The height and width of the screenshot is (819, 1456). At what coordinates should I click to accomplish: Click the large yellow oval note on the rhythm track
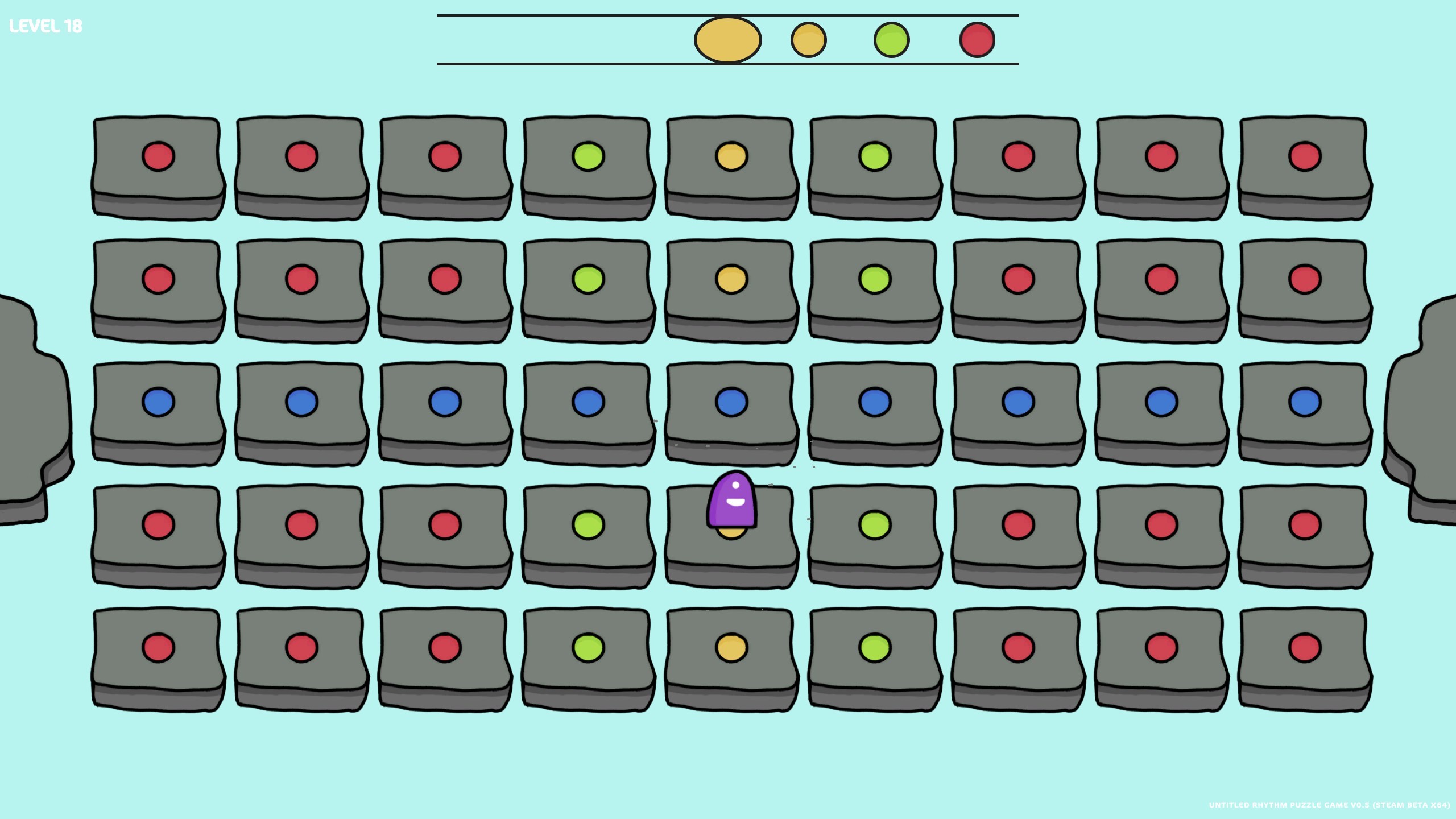click(727, 39)
